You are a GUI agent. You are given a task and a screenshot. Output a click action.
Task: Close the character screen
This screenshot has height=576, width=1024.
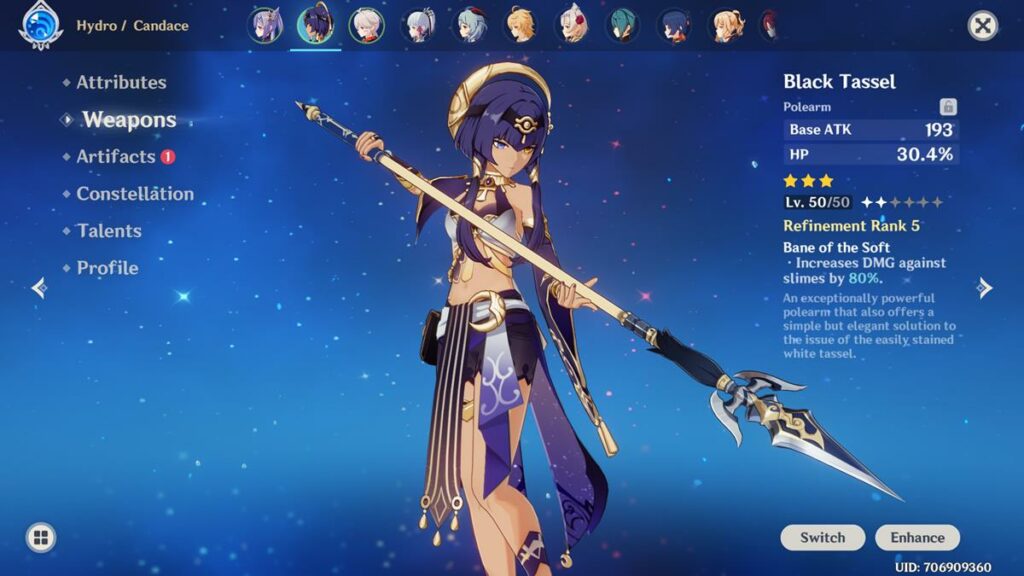tap(983, 26)
